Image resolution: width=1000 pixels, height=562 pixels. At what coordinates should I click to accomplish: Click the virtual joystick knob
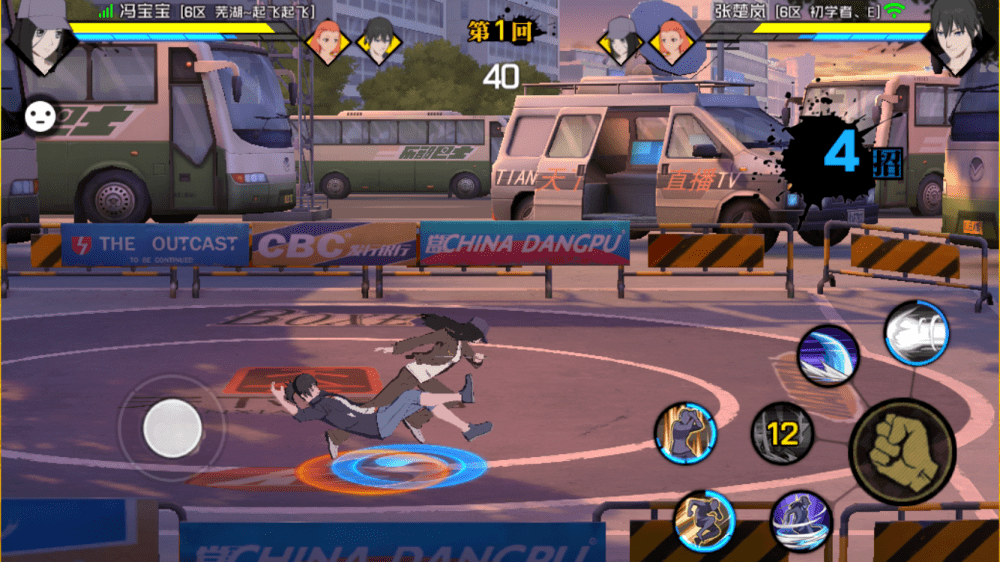172,428
